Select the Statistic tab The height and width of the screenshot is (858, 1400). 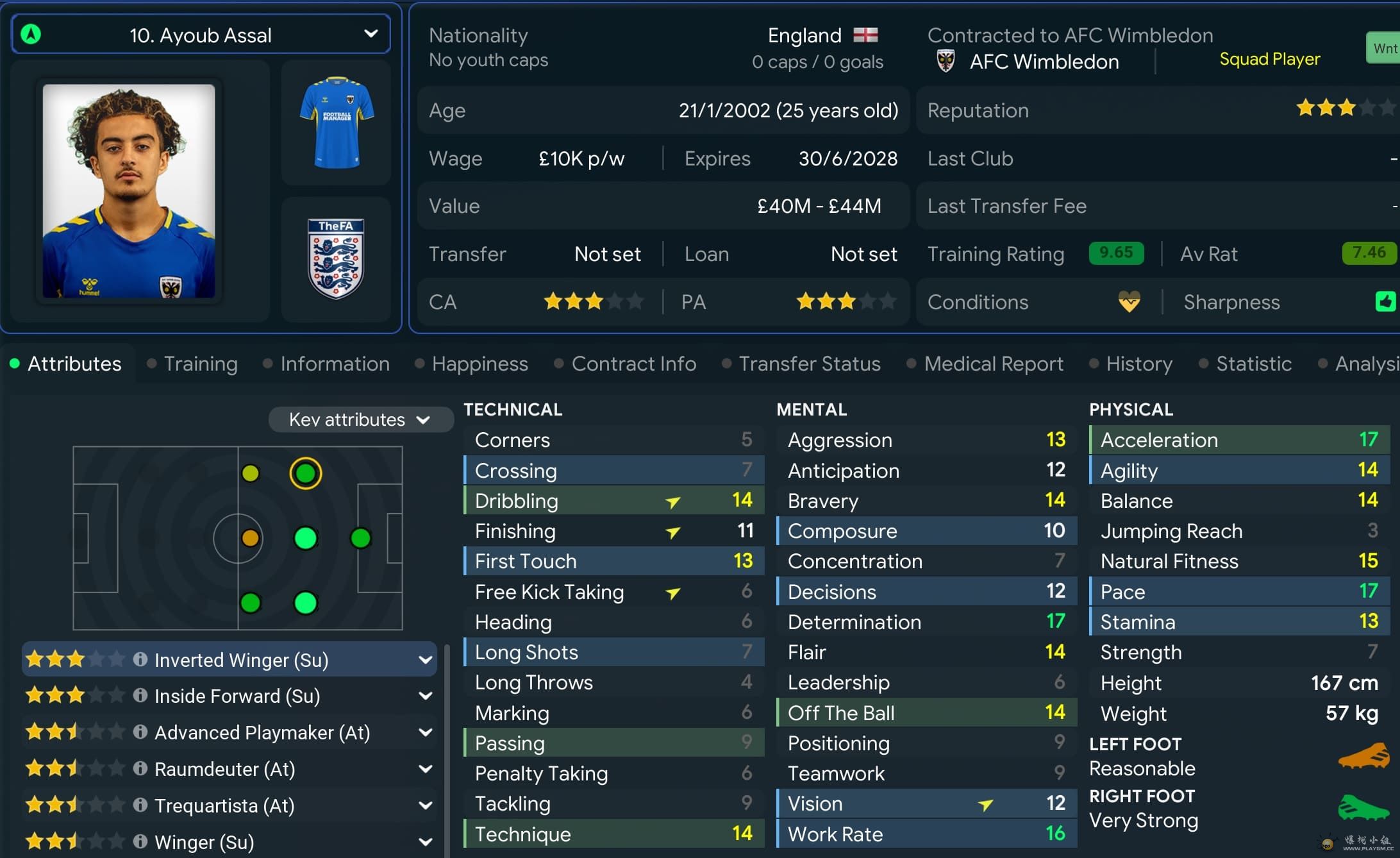(x=1253, y=364)
